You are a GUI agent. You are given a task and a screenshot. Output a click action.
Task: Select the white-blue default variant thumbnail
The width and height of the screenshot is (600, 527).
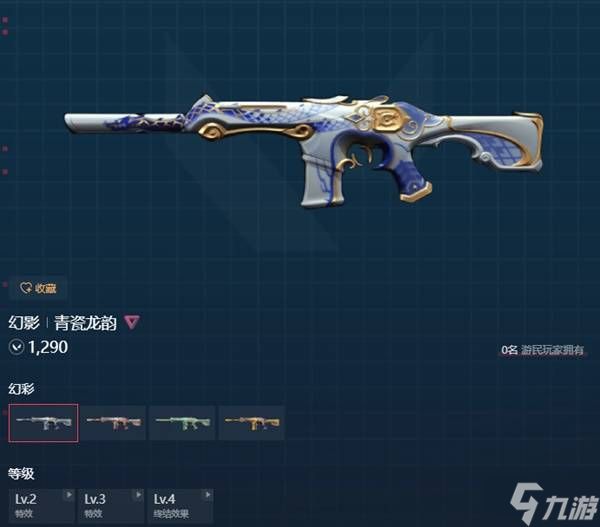43,423
